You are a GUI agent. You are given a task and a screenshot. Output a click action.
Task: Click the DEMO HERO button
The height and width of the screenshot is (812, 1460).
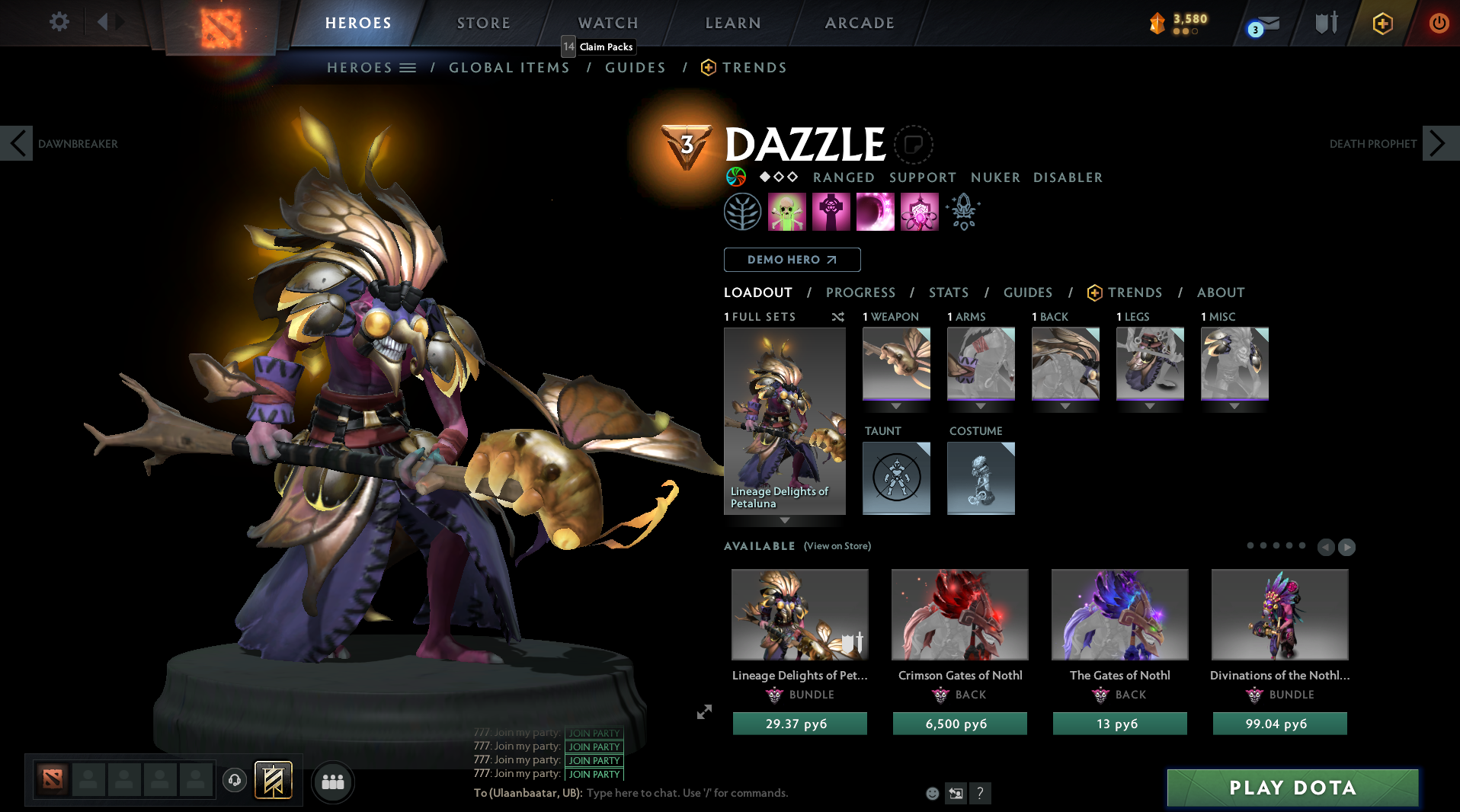coord(791,260)
